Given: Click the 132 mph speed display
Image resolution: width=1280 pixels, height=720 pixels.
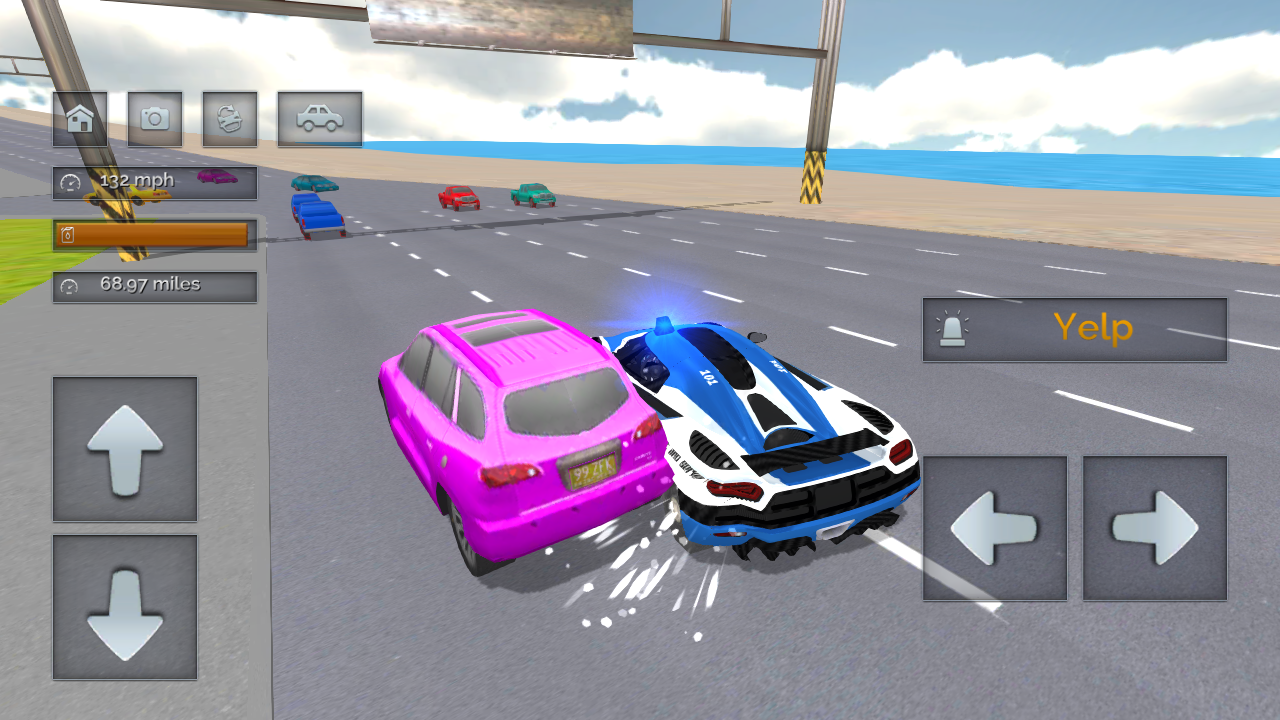Looking at the screenshot, I should pos(138,182).
